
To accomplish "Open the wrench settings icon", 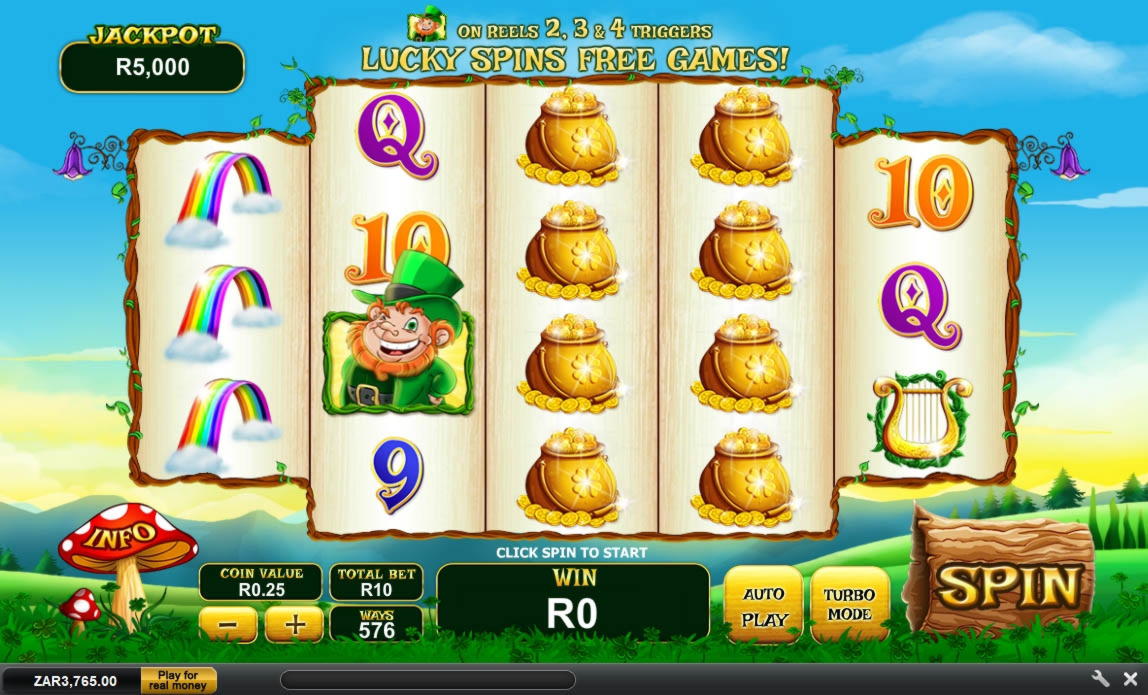I will pos(1101,679).
